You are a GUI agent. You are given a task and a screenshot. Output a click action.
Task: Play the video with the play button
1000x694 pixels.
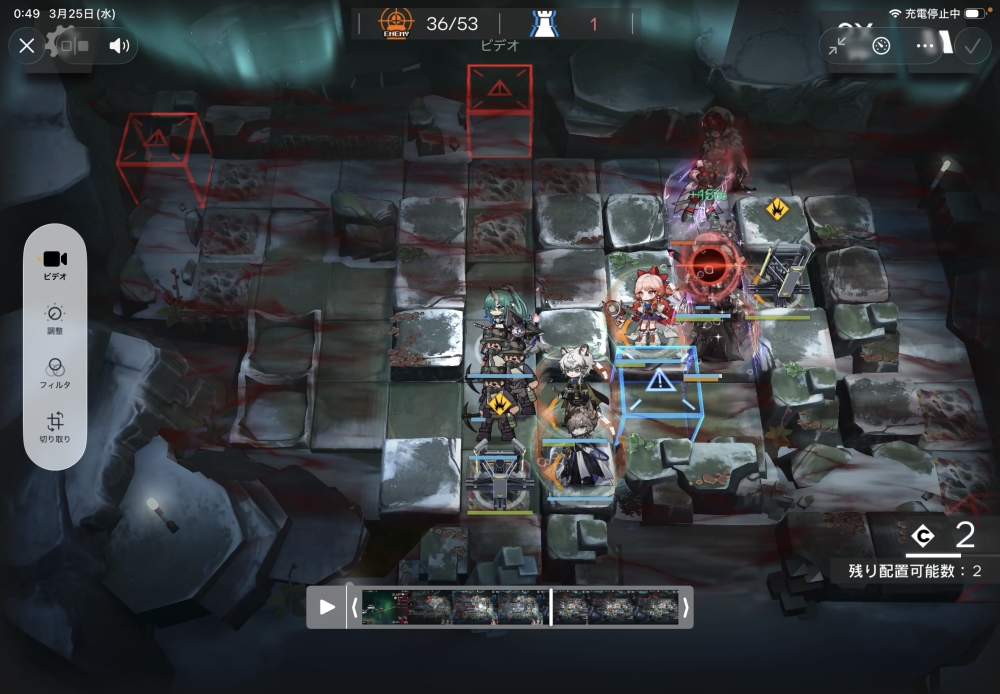[327, 607]
